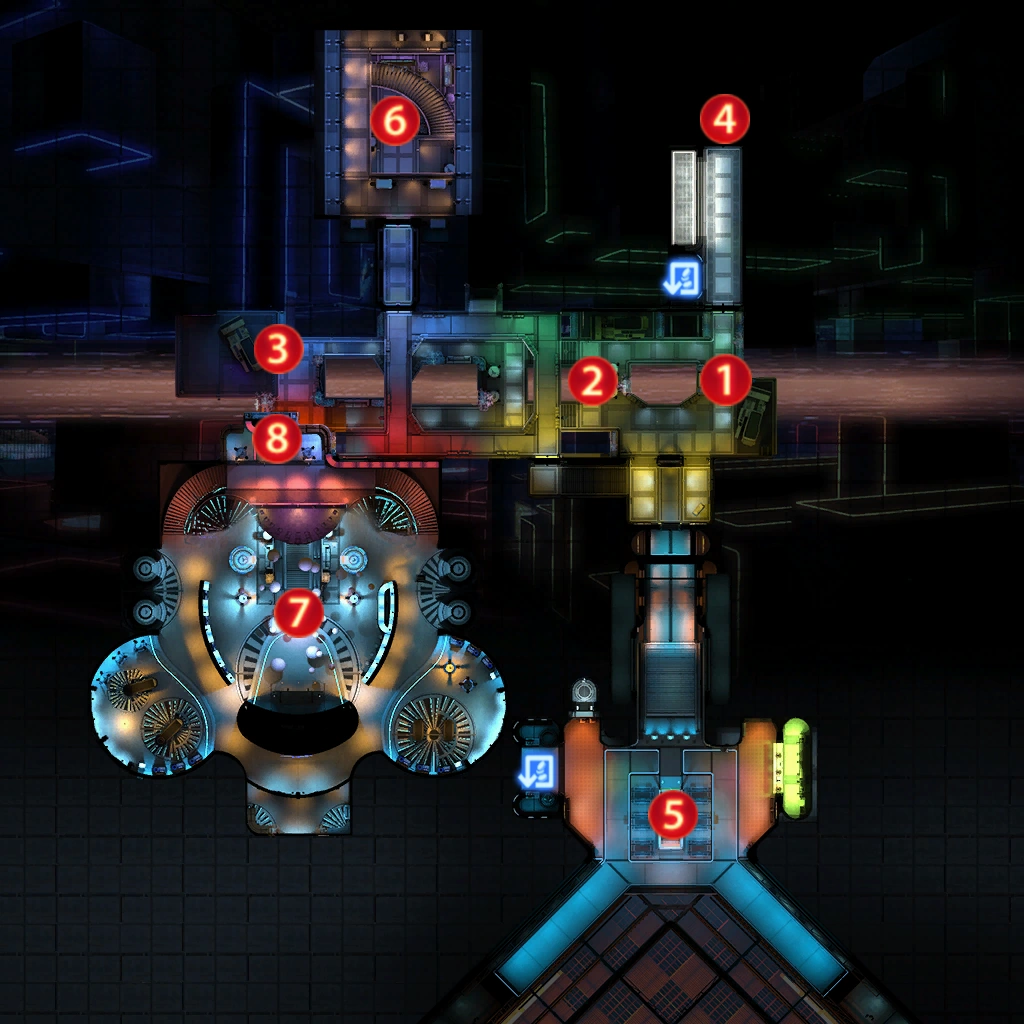Choose map marker number 8
The height and width of the screenshot is (1024, 1024).
(278, 438)
